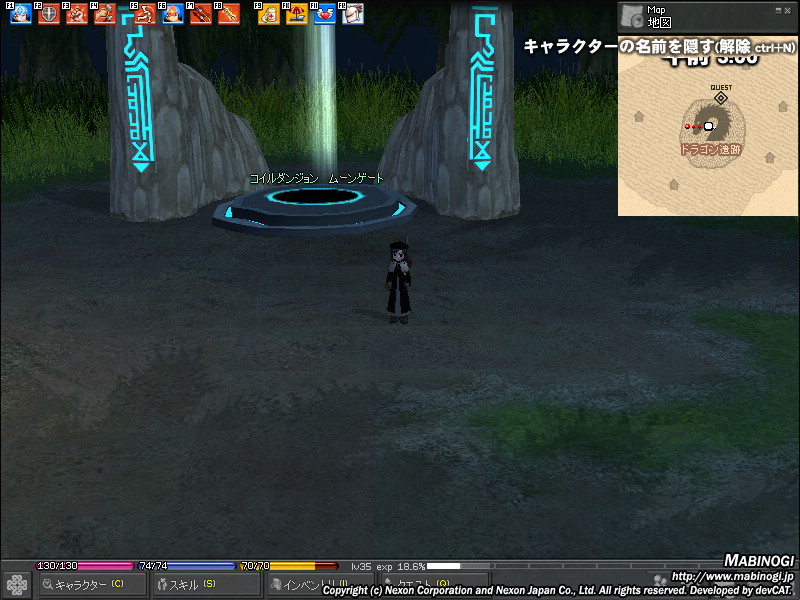This screenshot has width=800, height=600.
Task: Use the F2 round shield defense skill
Action: 49,14
